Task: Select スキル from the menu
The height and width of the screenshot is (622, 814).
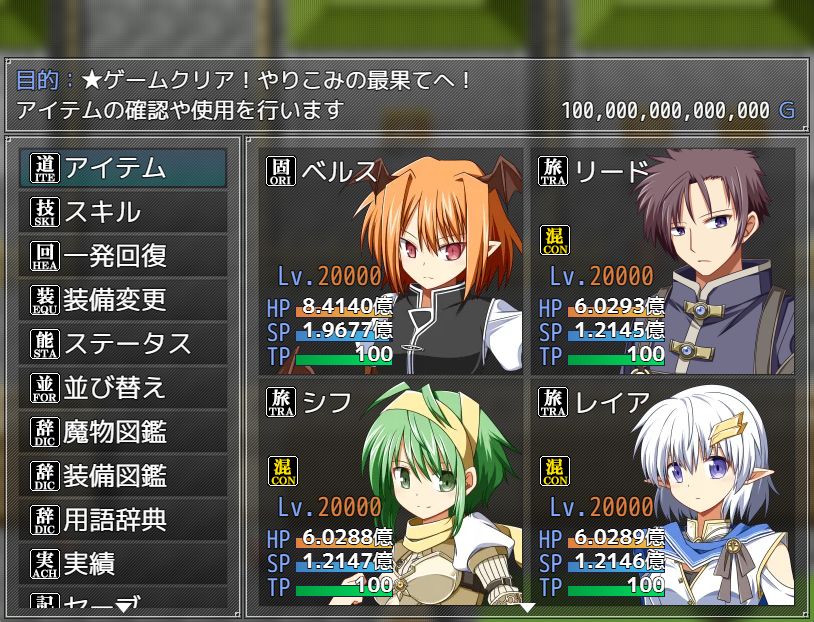Action: pos(123,212)
